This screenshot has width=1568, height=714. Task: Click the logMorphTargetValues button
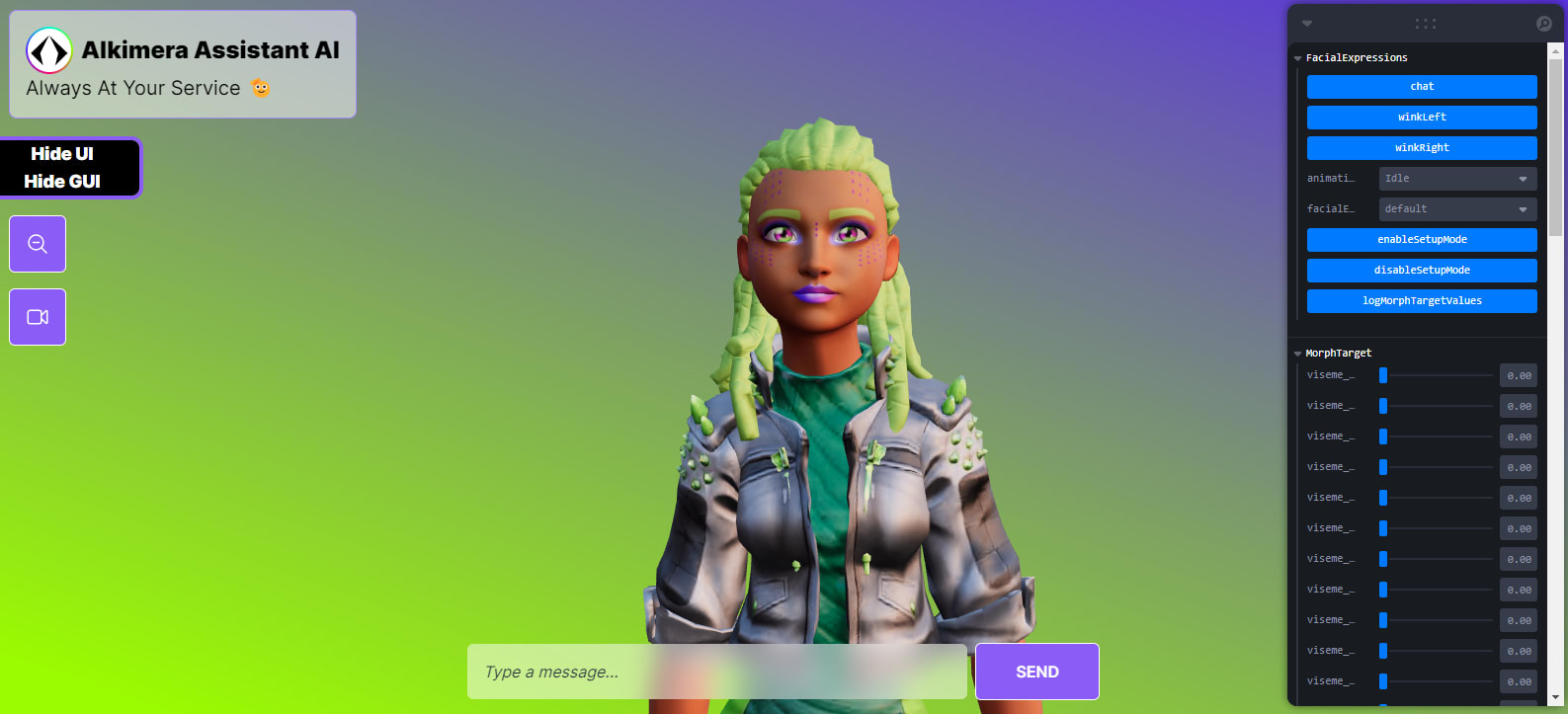pos(1422,300)
